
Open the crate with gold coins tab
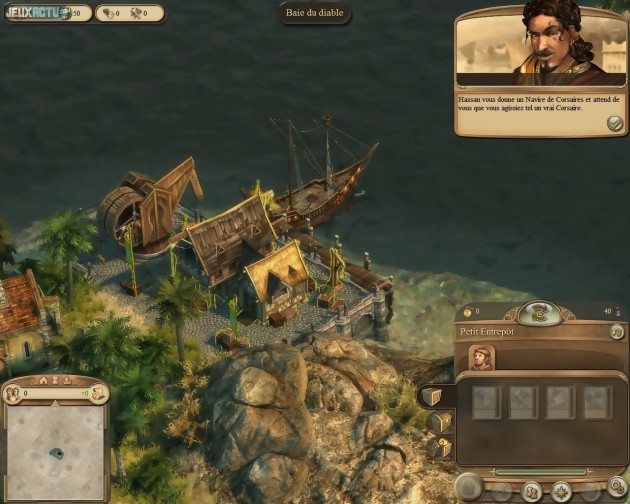(x=440, y=447)
